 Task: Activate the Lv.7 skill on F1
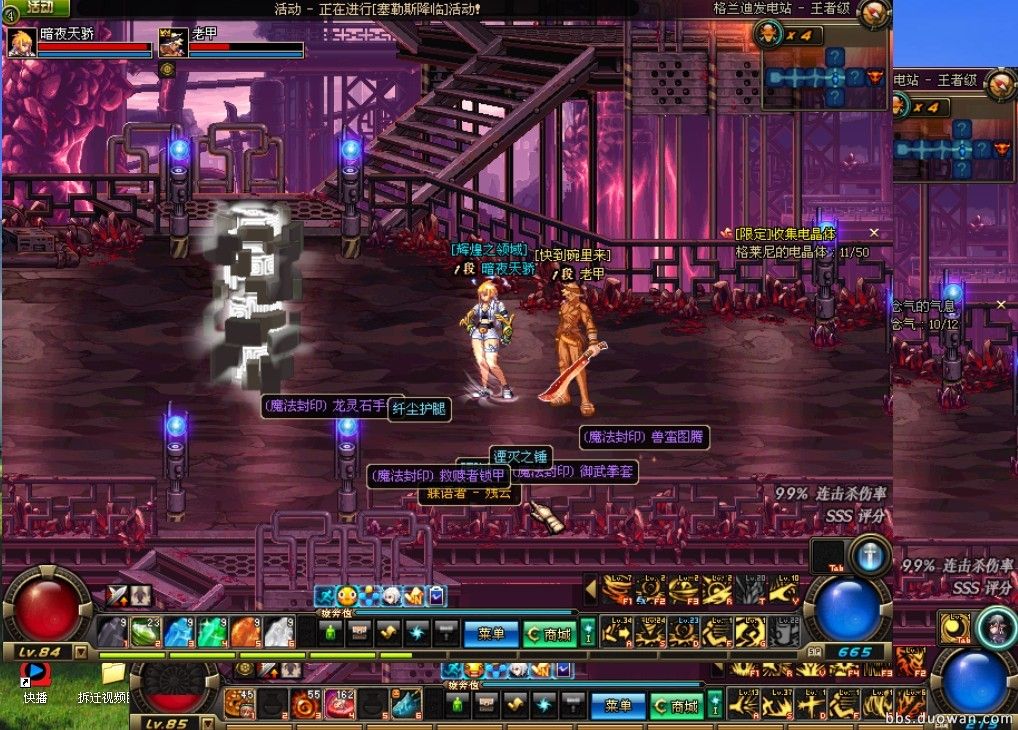[x=621, y=590]
